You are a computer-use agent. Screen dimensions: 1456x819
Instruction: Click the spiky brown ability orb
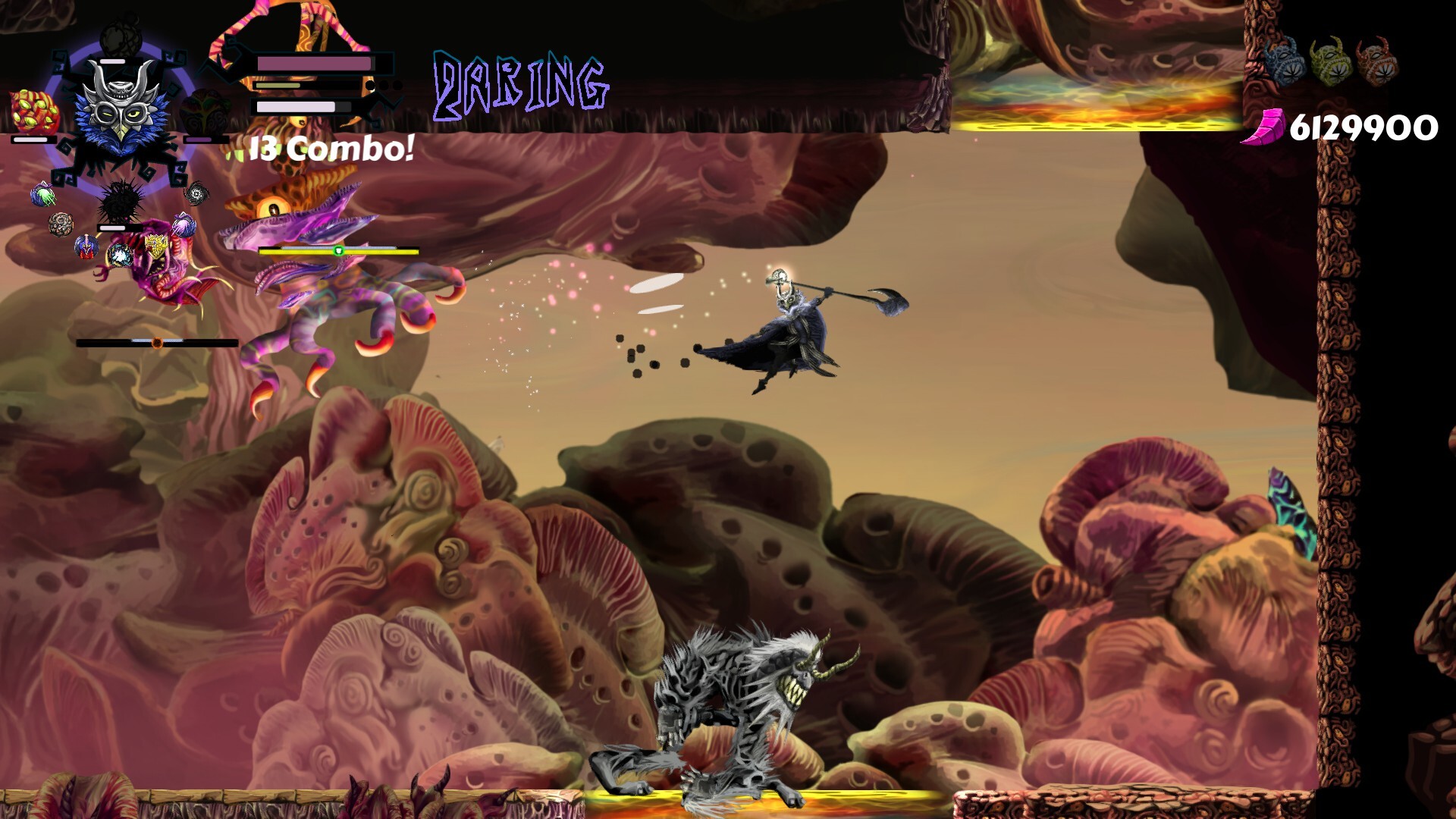(61, 222)
